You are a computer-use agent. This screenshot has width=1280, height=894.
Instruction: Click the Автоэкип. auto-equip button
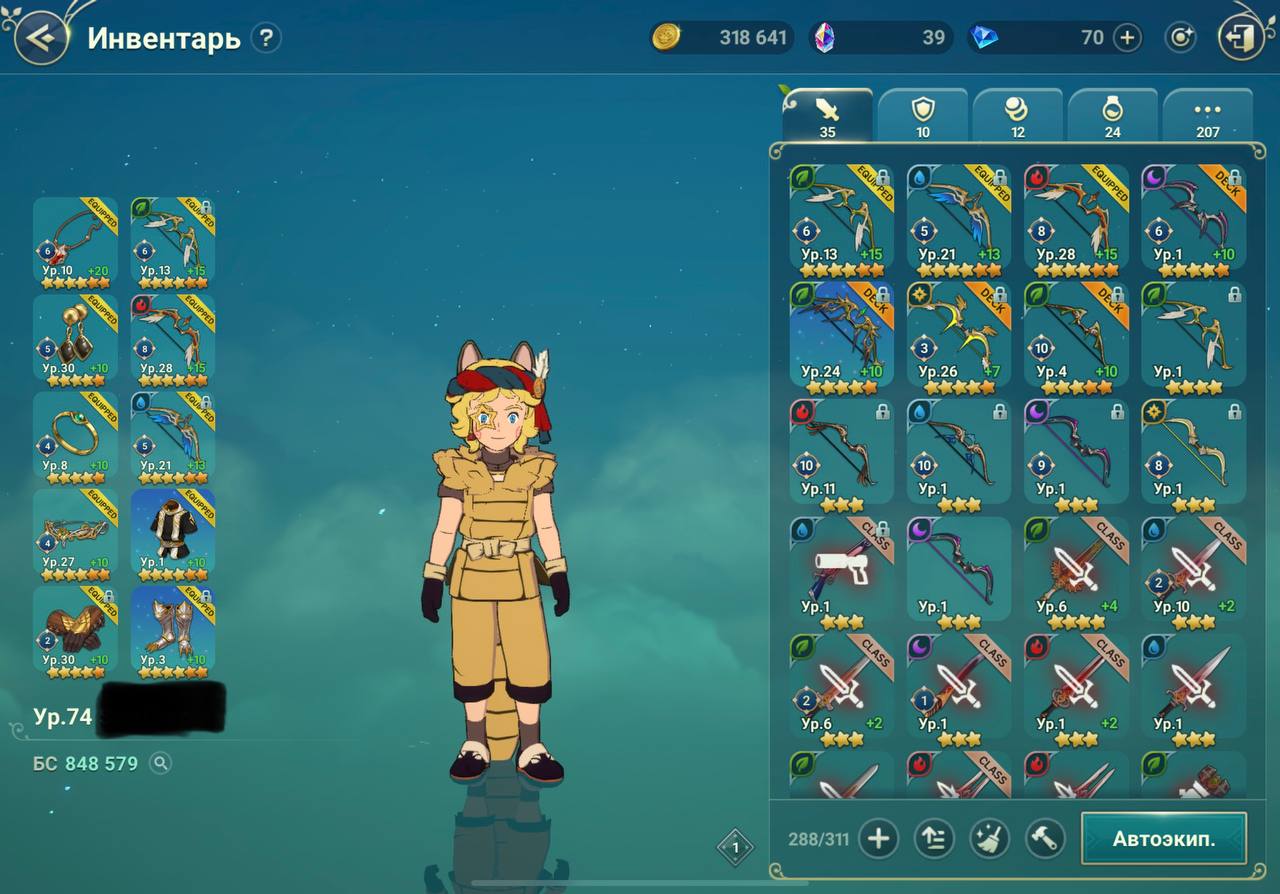tap(1164, 838)
